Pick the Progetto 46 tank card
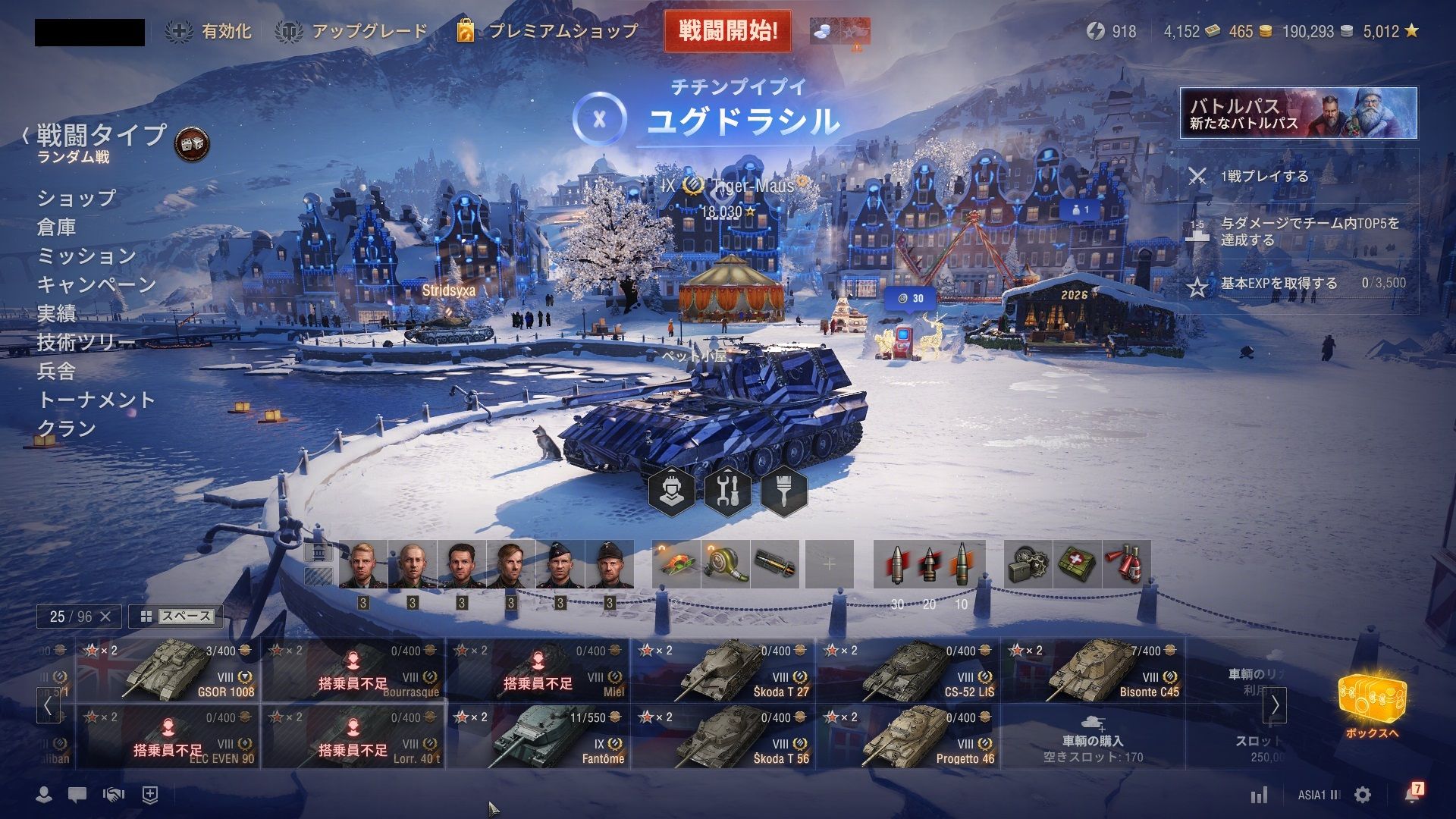The image size is (1456, 819). click(908, 737)
